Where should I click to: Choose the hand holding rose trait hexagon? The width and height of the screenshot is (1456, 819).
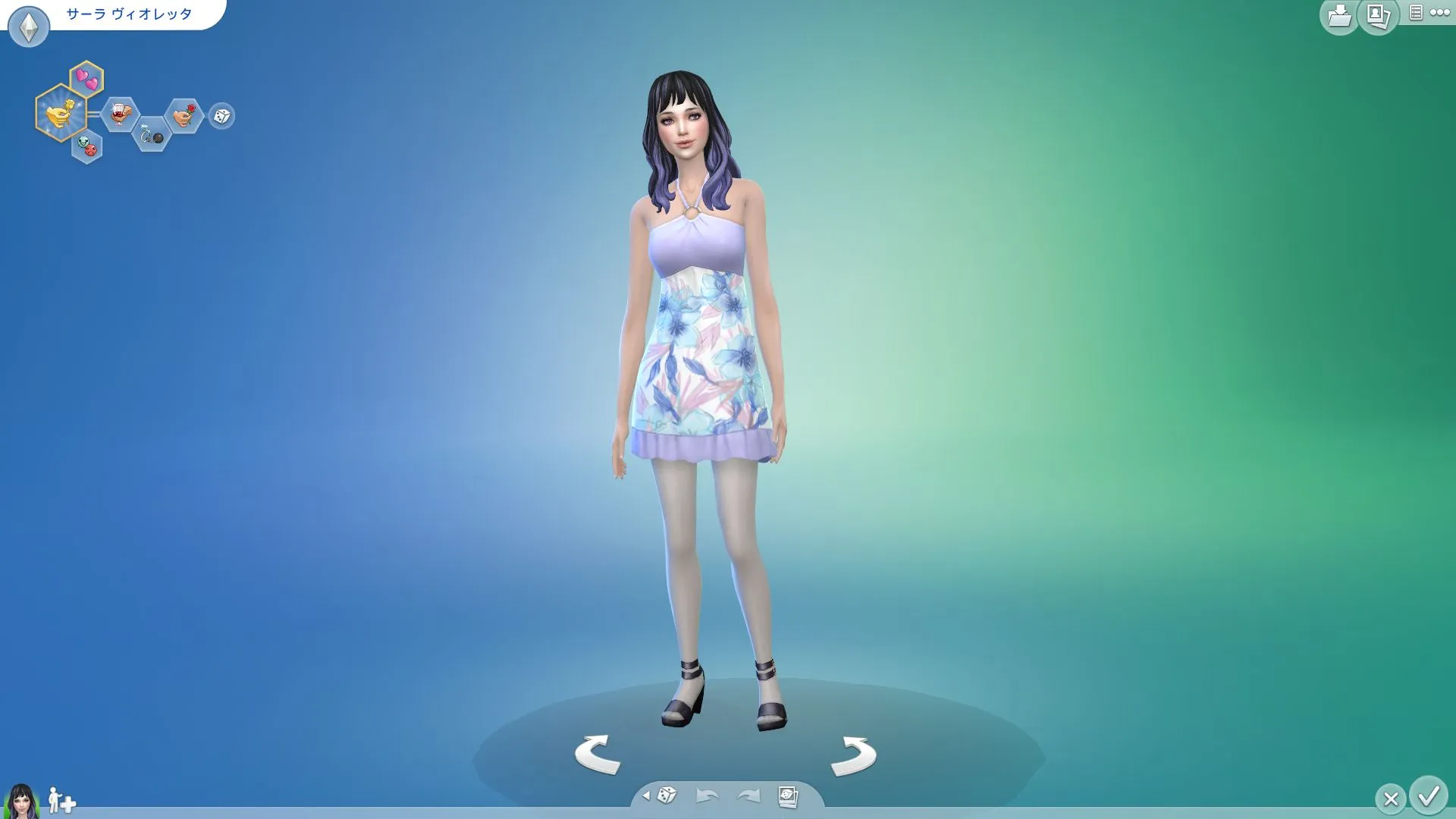[x=183, y=116]
